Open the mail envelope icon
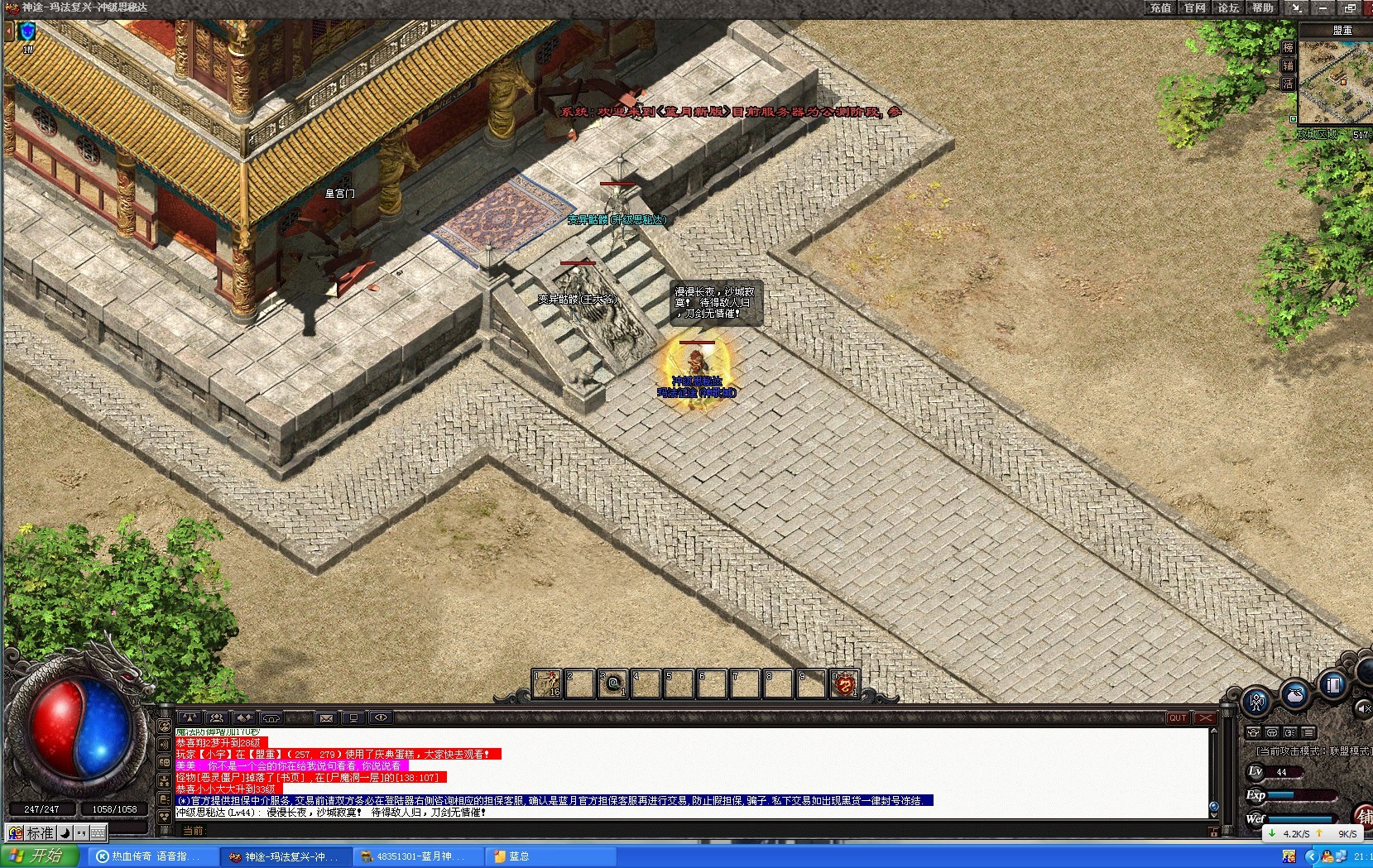Viewport: 1373px width, 868px height. [x=326, y=718]
